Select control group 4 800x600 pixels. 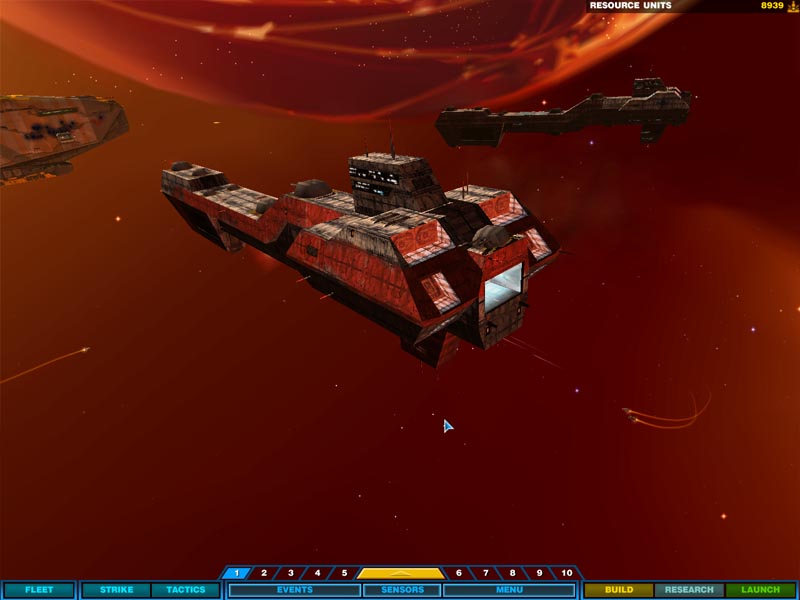[x=318, y=573]
